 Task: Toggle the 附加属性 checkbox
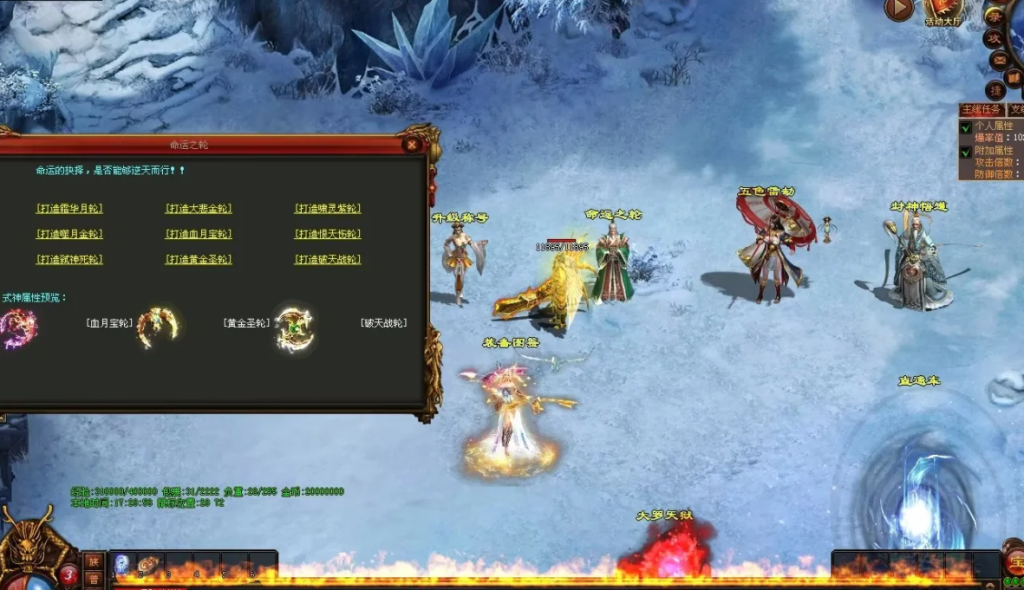(966, 152)
